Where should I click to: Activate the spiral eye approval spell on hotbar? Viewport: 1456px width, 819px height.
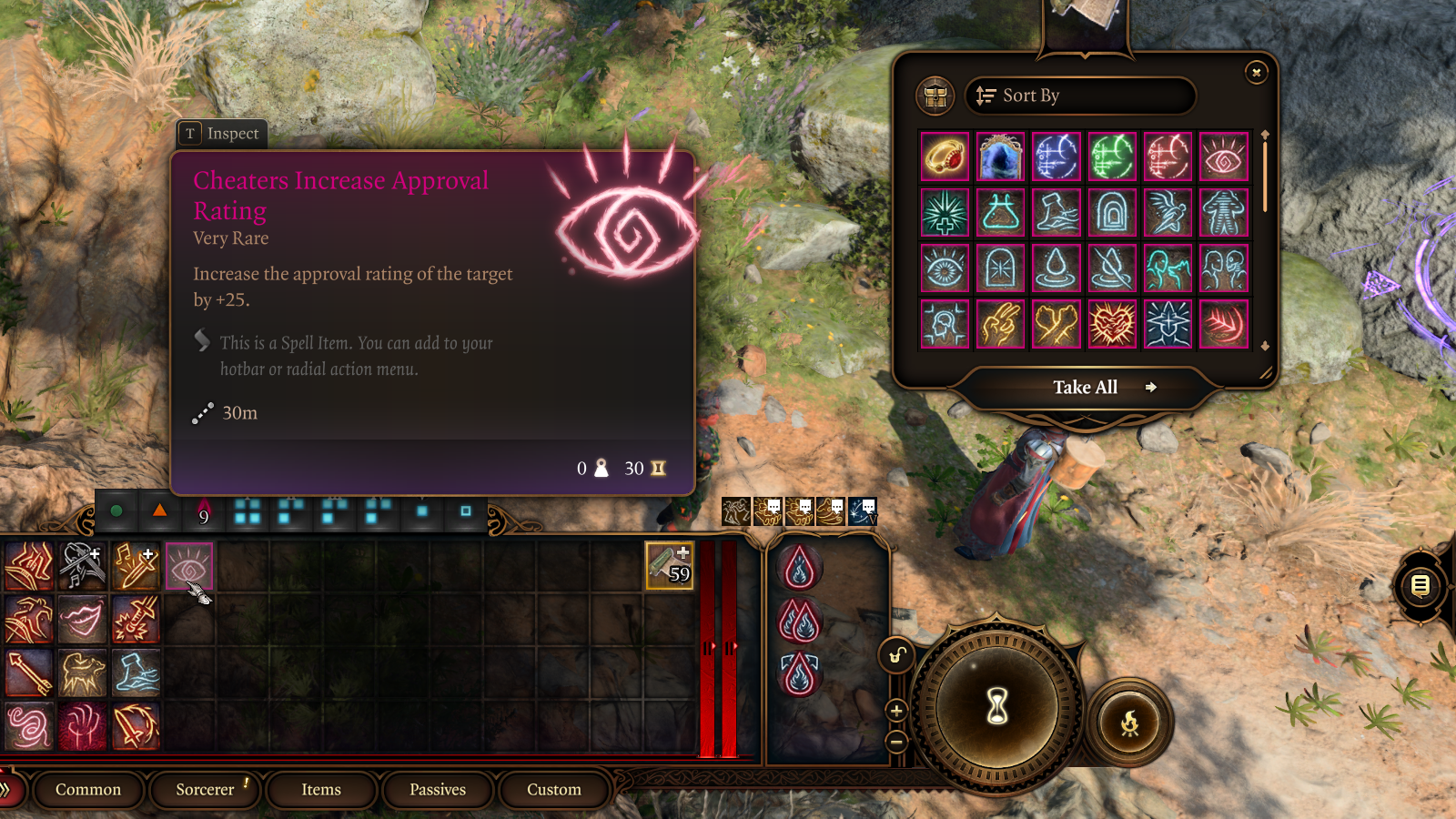(x=189, y=566)
